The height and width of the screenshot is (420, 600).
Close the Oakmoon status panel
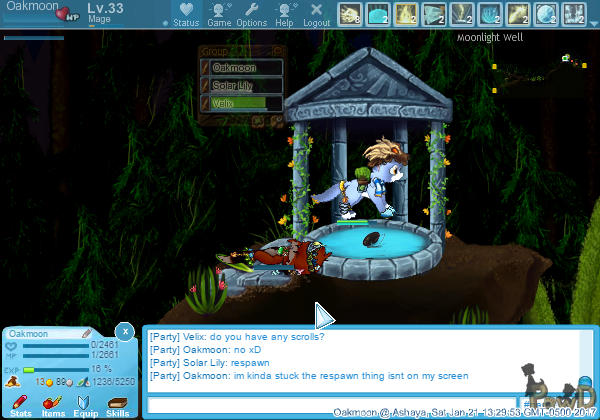[124, 330]
